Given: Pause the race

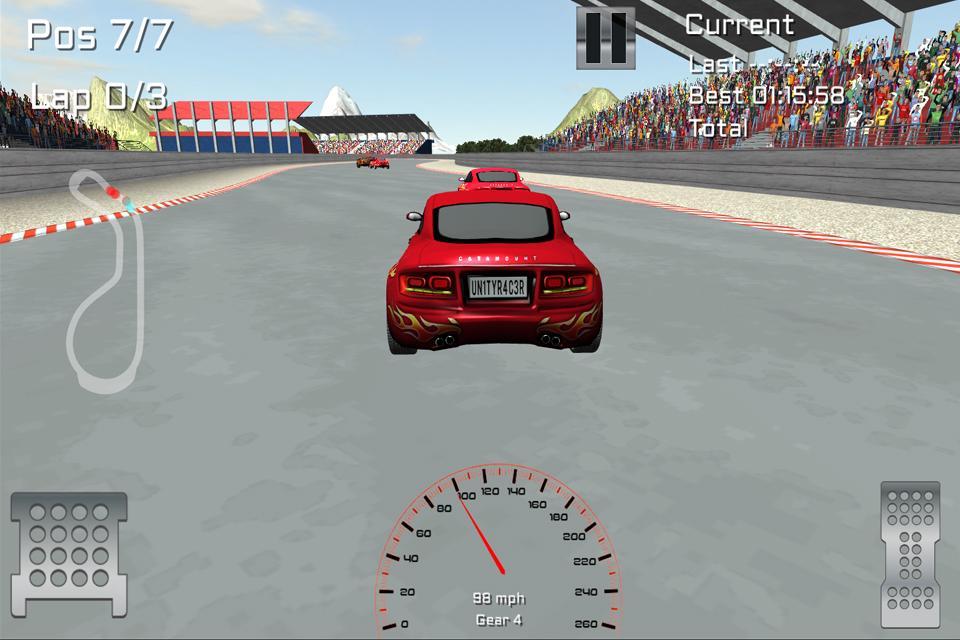Looking at the screenshot, I should click(x=605, y=38).
